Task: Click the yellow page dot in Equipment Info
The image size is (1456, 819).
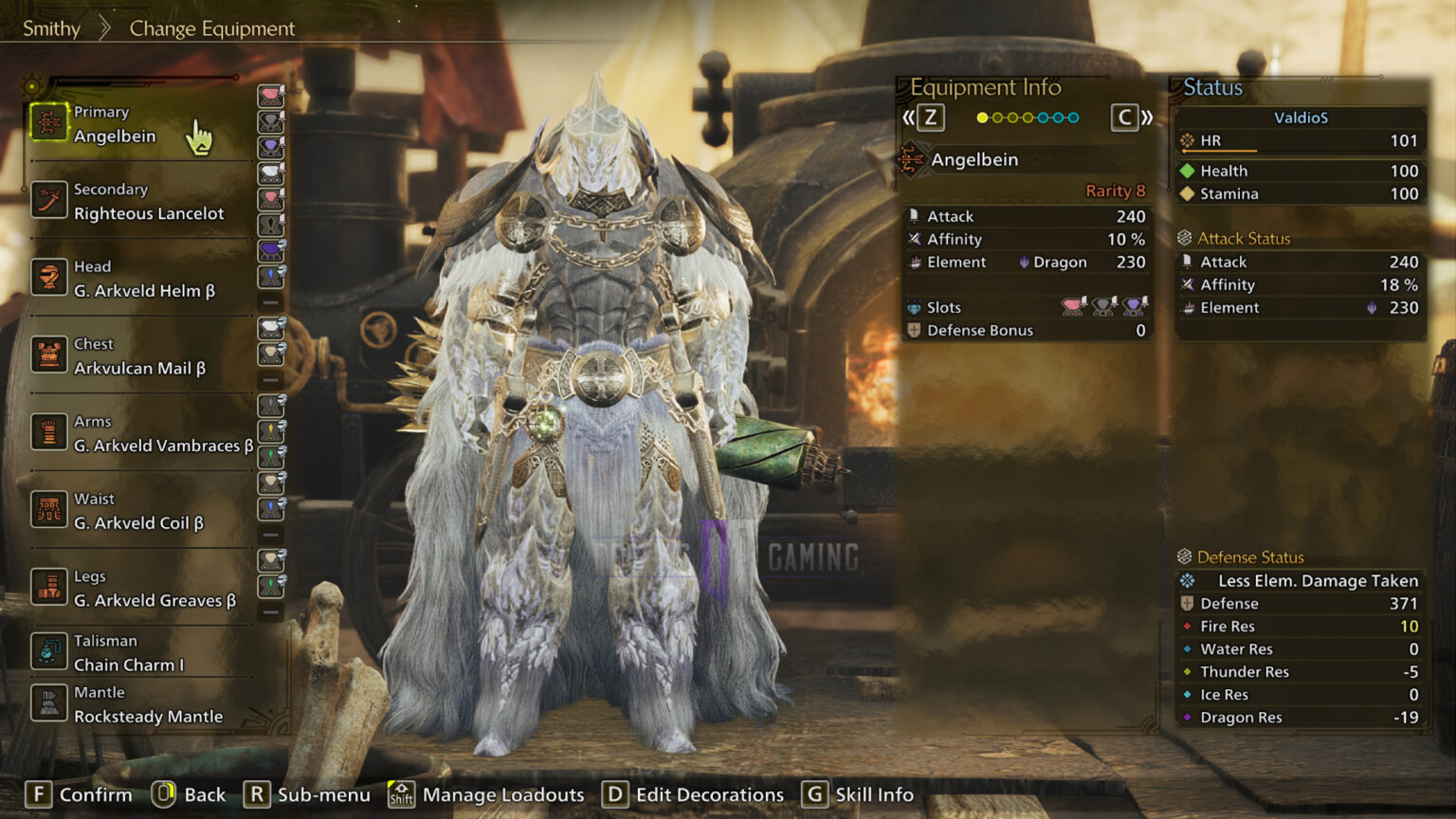Action: 981,118
